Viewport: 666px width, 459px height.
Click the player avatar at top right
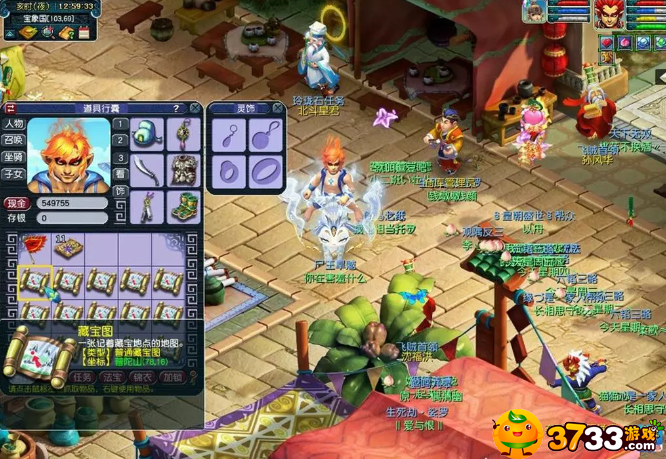point(610,14)
